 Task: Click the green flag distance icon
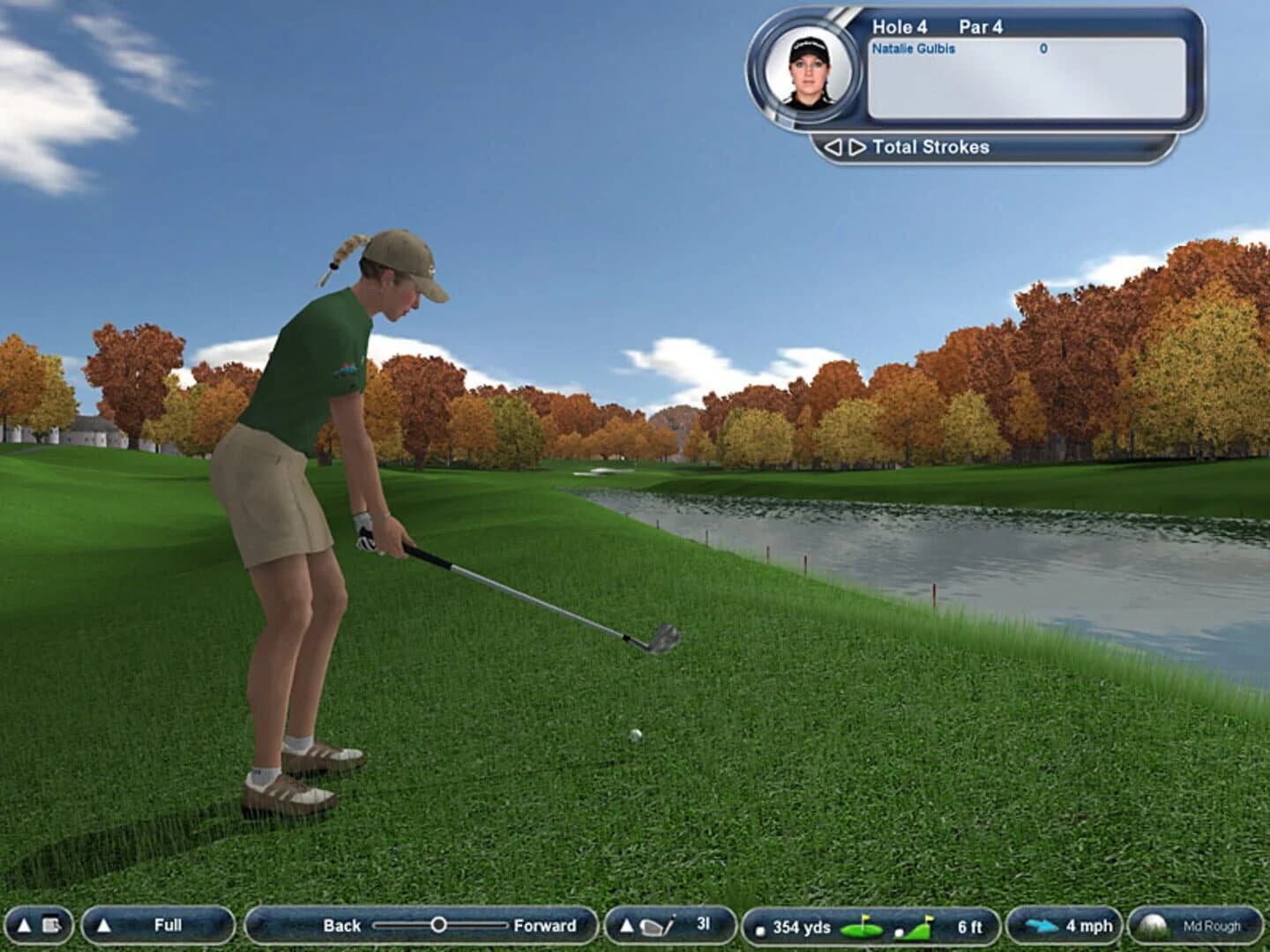pyautogui.click(x=862, y=926)
